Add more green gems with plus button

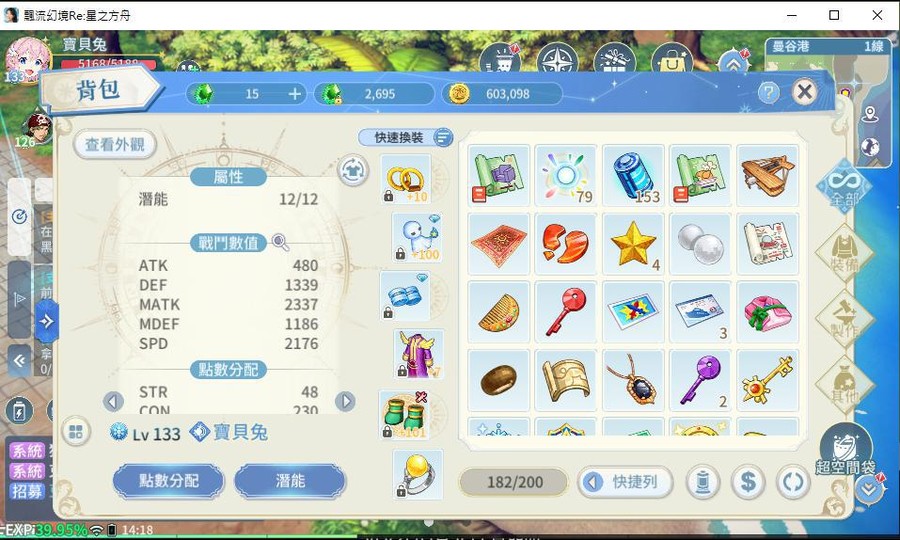[295, 94]
